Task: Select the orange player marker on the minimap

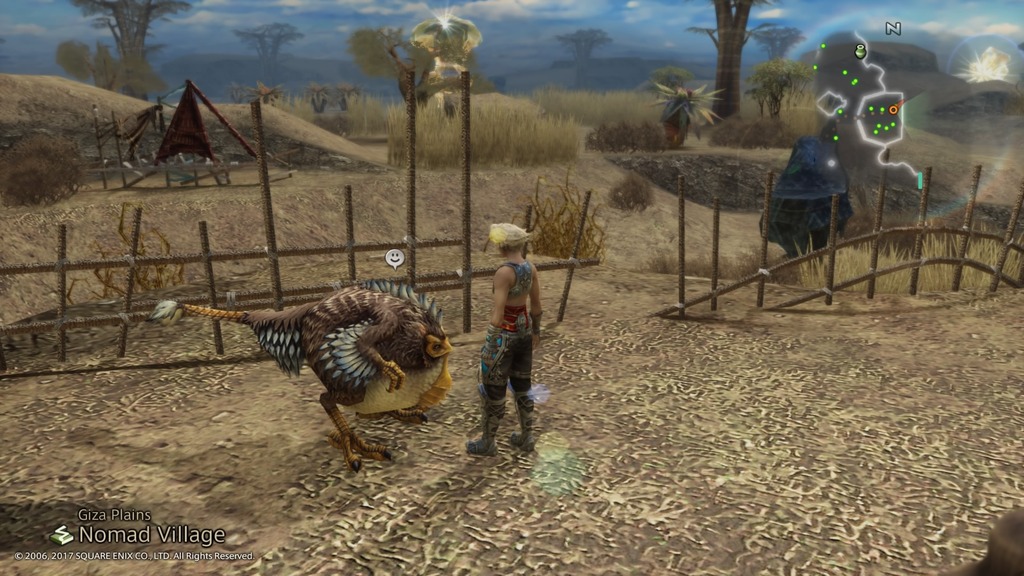Action: [x=893, y=109]
